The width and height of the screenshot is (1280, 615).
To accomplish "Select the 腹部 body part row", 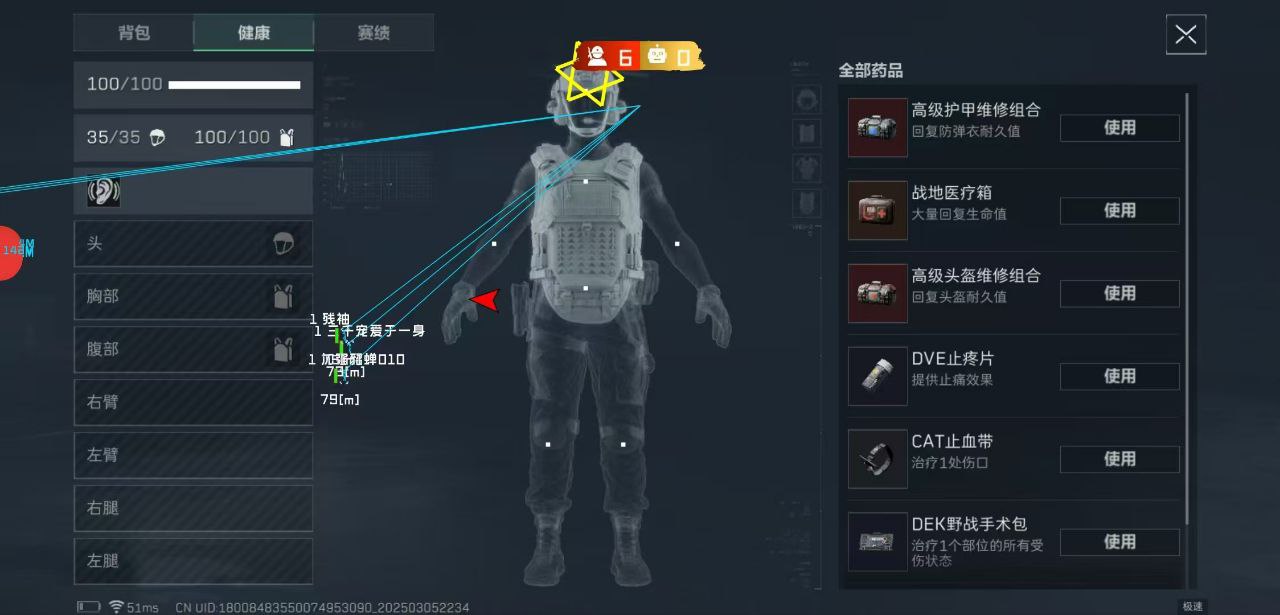I will 193,349.
